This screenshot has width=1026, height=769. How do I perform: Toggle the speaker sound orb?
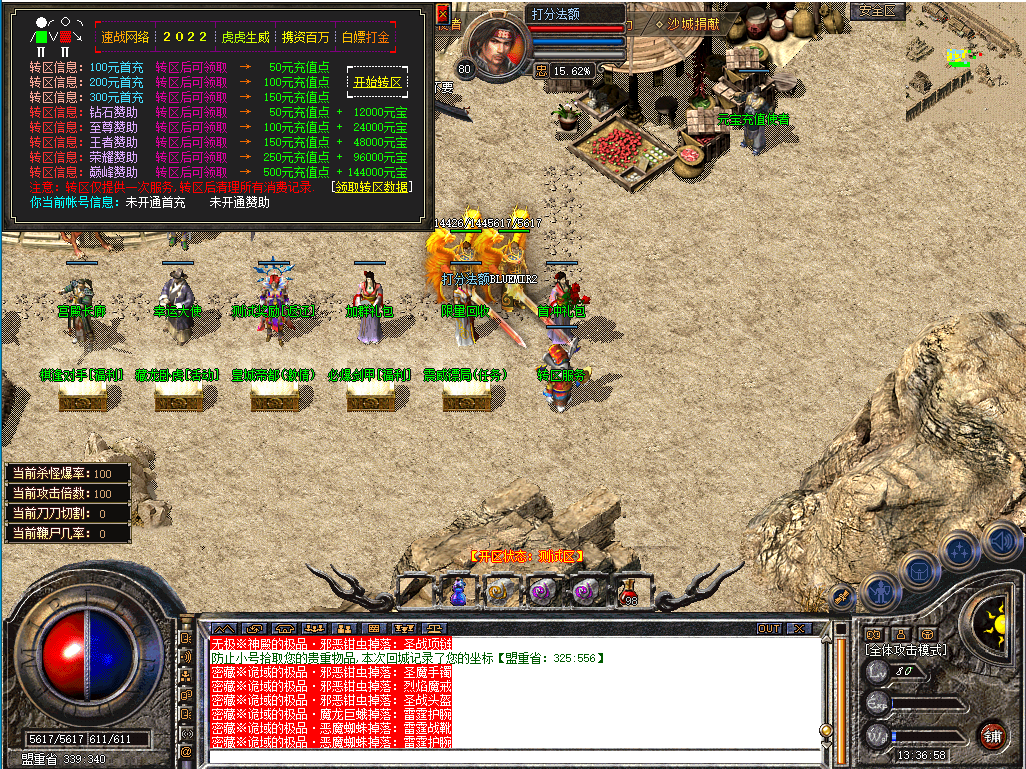tap(1001, 543)
